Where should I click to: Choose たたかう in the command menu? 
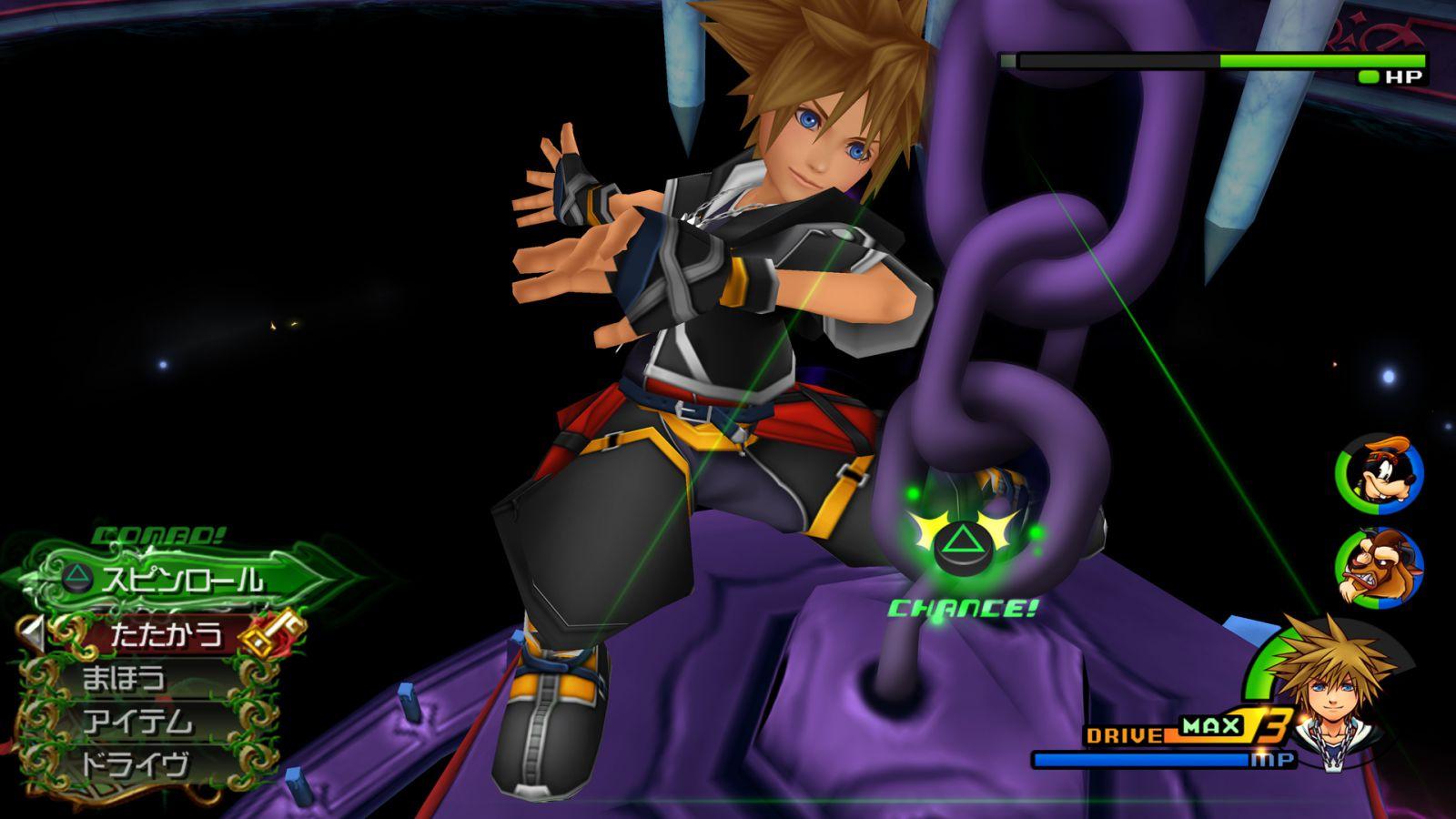point(166,633)
